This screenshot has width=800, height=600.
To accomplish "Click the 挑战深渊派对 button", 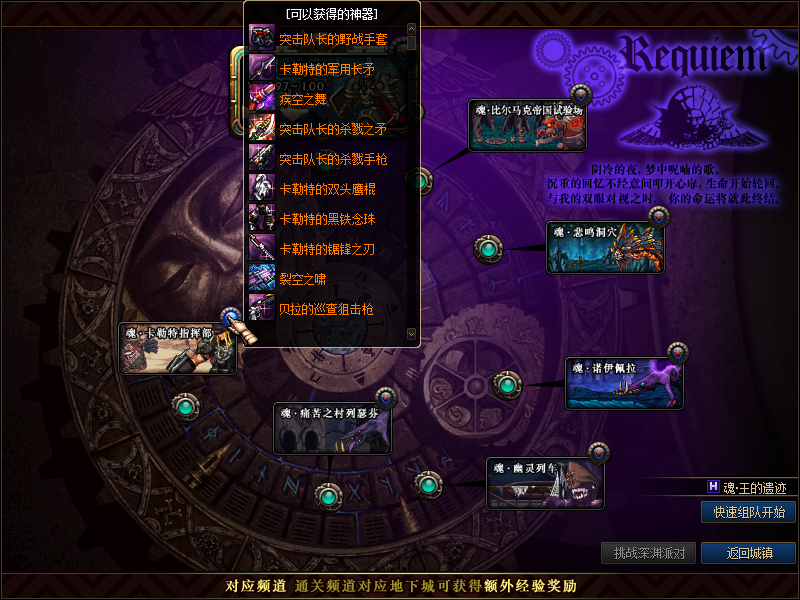I will click(x=649, y=553).
